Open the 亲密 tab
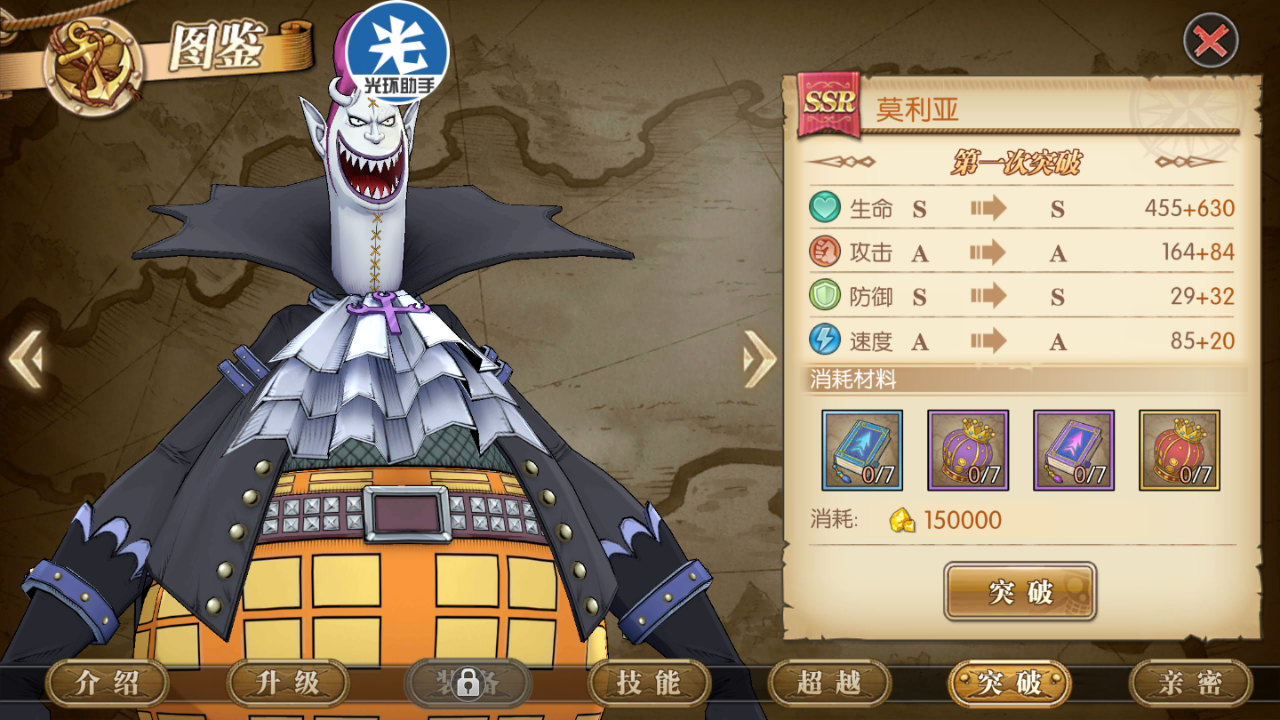 coord(1190,684)
